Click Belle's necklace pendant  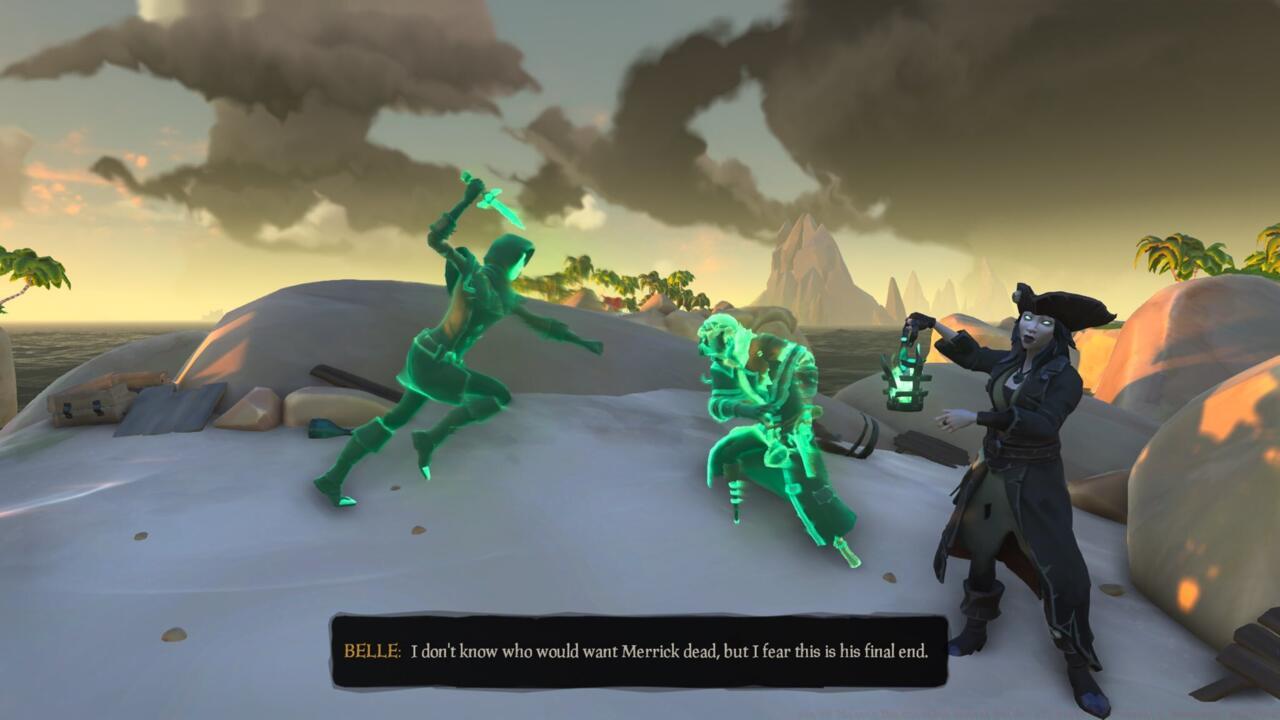[1017, 378]
